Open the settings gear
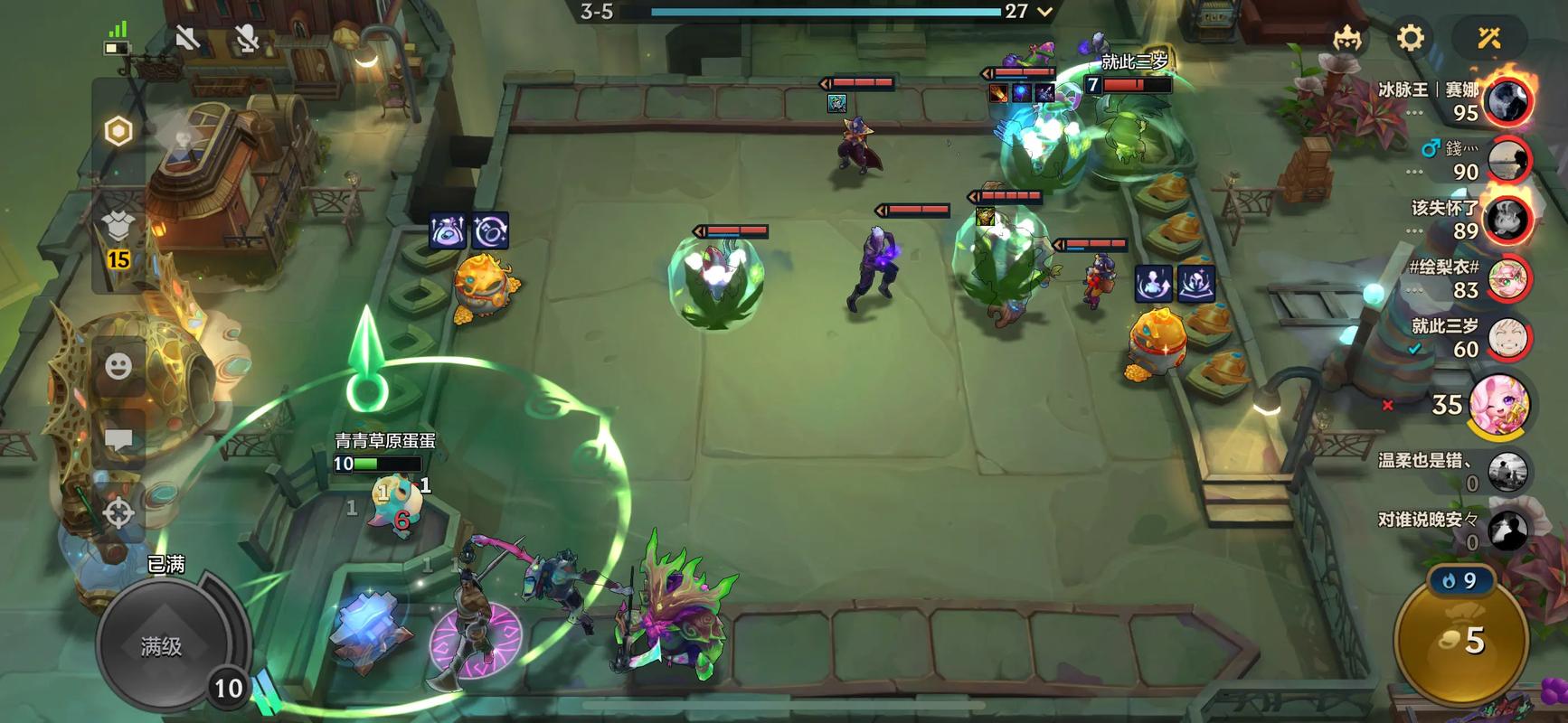1568x723 pixels. pyautogui.click(x=1410, y=38)
